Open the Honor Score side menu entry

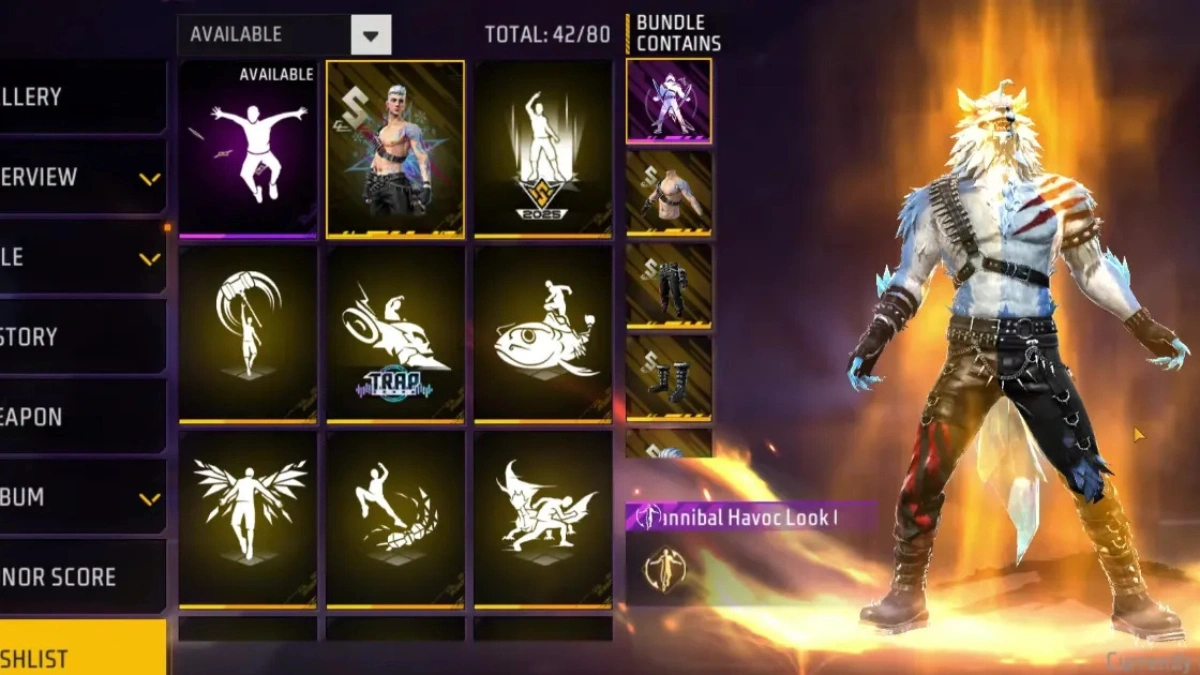(x=82, y=577)
